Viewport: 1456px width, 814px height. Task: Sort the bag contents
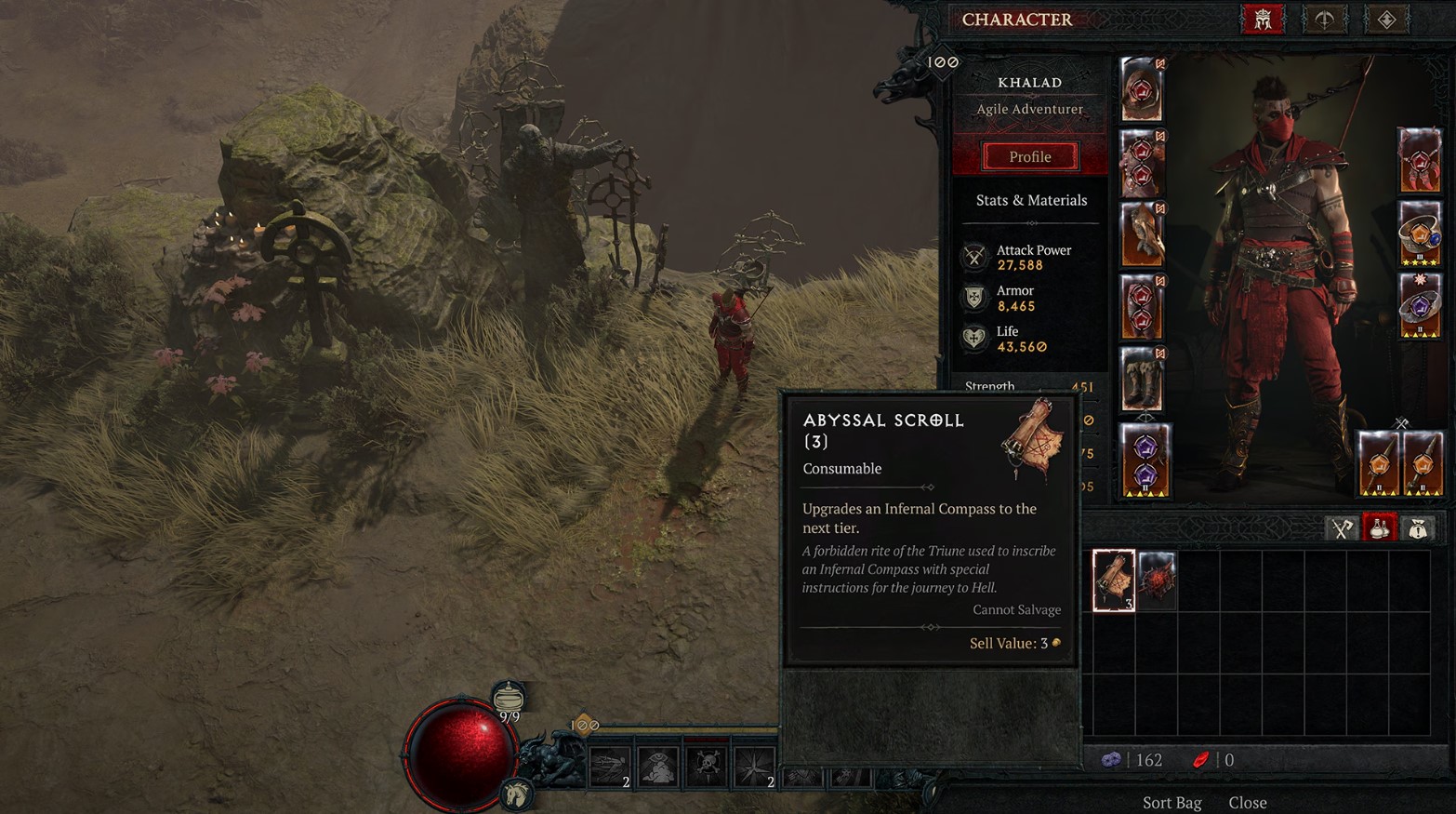1171,802
